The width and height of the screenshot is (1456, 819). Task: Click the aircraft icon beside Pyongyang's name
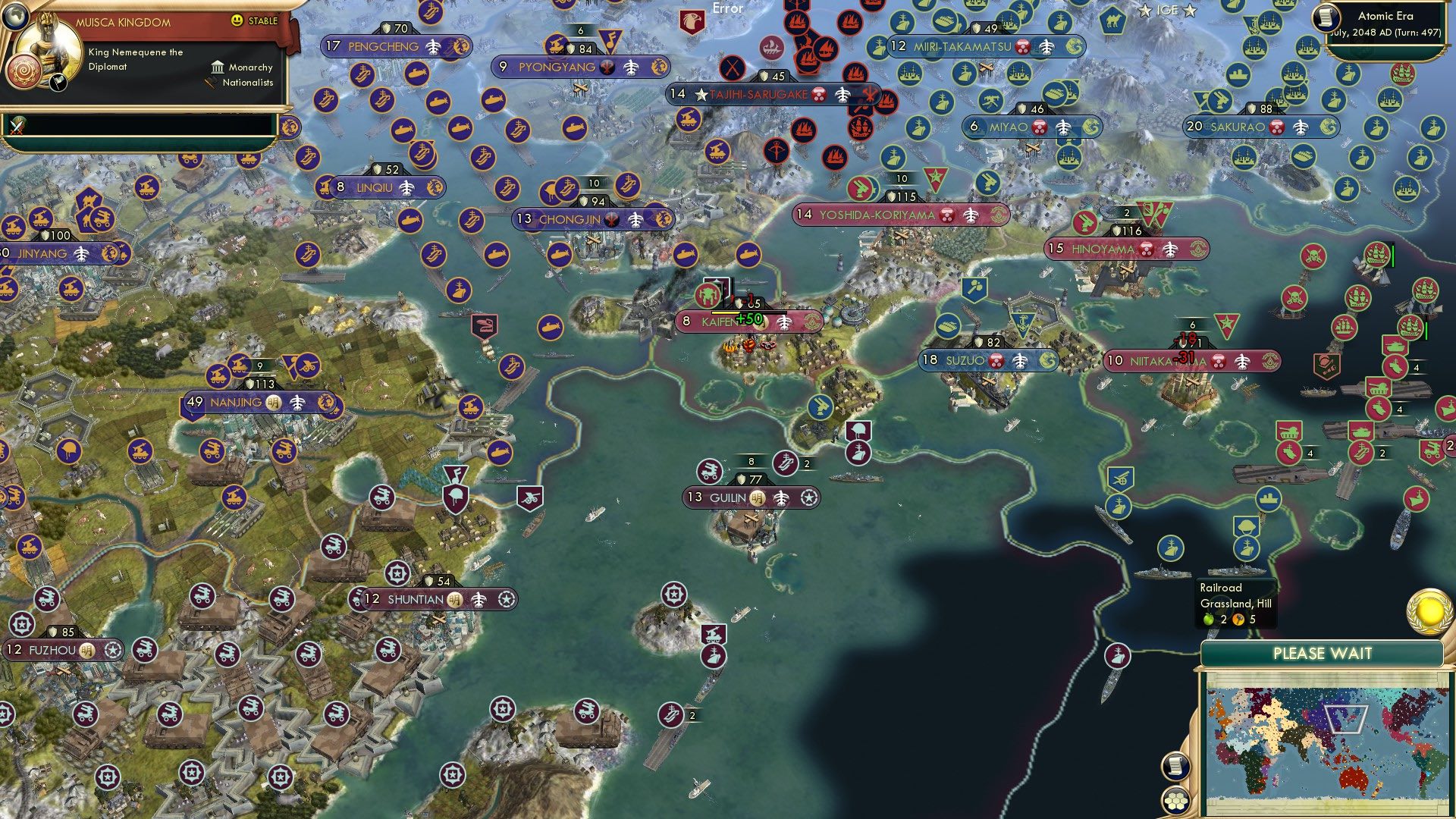(630, 67)
